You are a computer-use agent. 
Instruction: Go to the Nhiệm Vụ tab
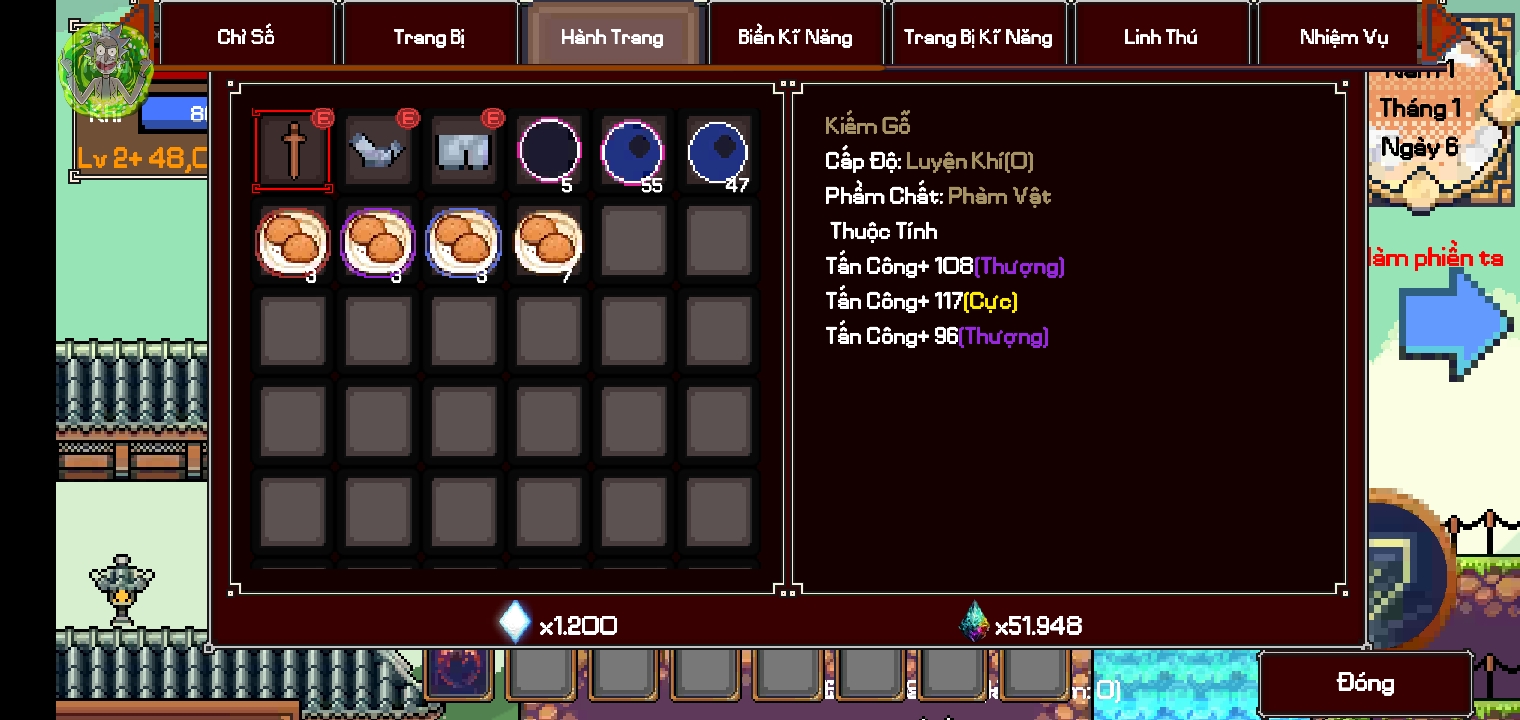1343,37
